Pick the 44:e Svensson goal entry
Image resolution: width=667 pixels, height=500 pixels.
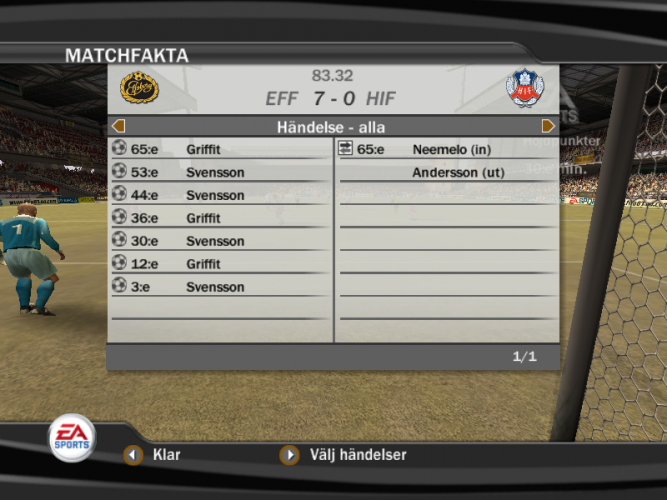220,195
